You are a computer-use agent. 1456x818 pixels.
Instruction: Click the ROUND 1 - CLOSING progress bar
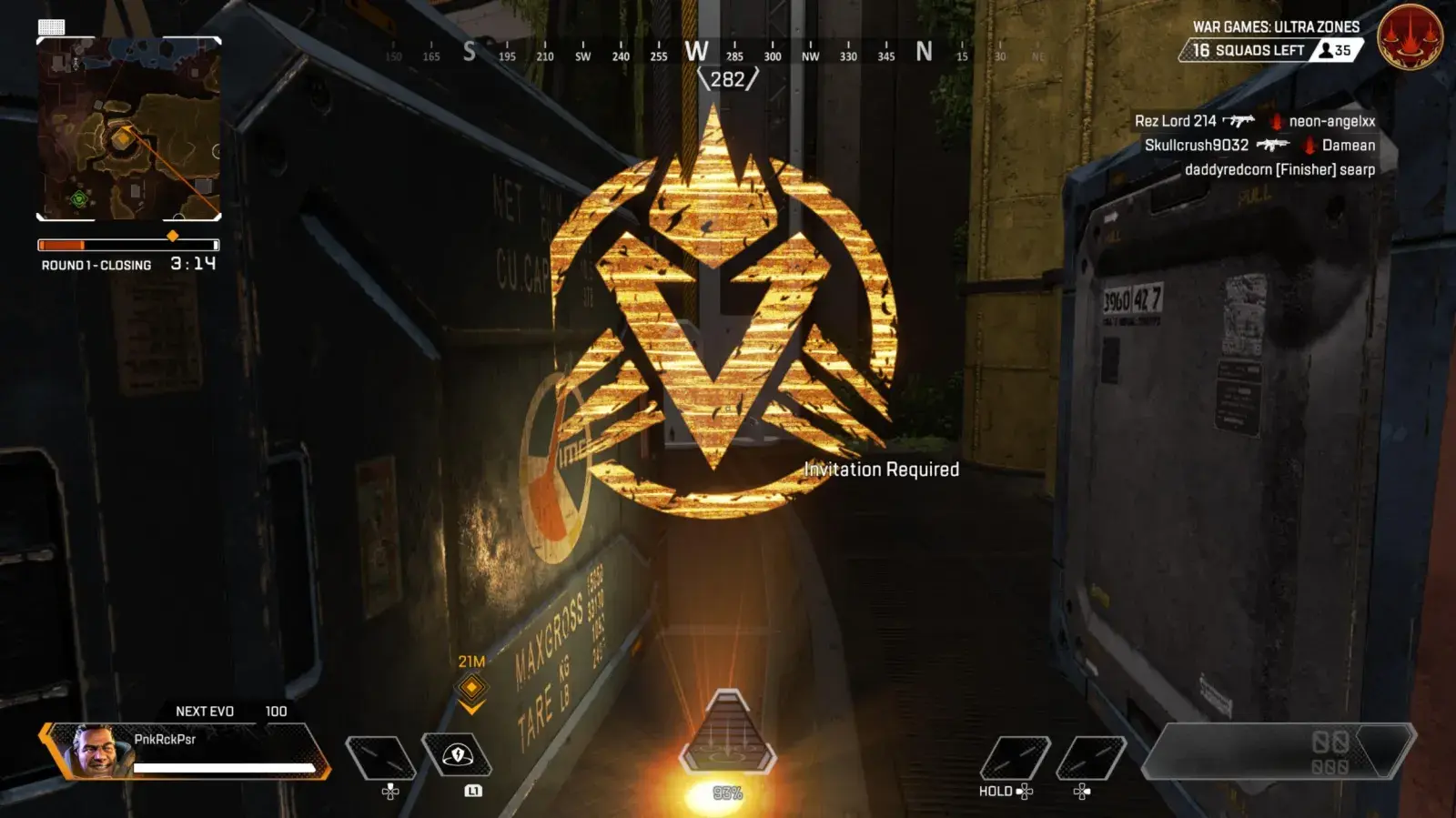pyautogui.click(x=127, y=244)
